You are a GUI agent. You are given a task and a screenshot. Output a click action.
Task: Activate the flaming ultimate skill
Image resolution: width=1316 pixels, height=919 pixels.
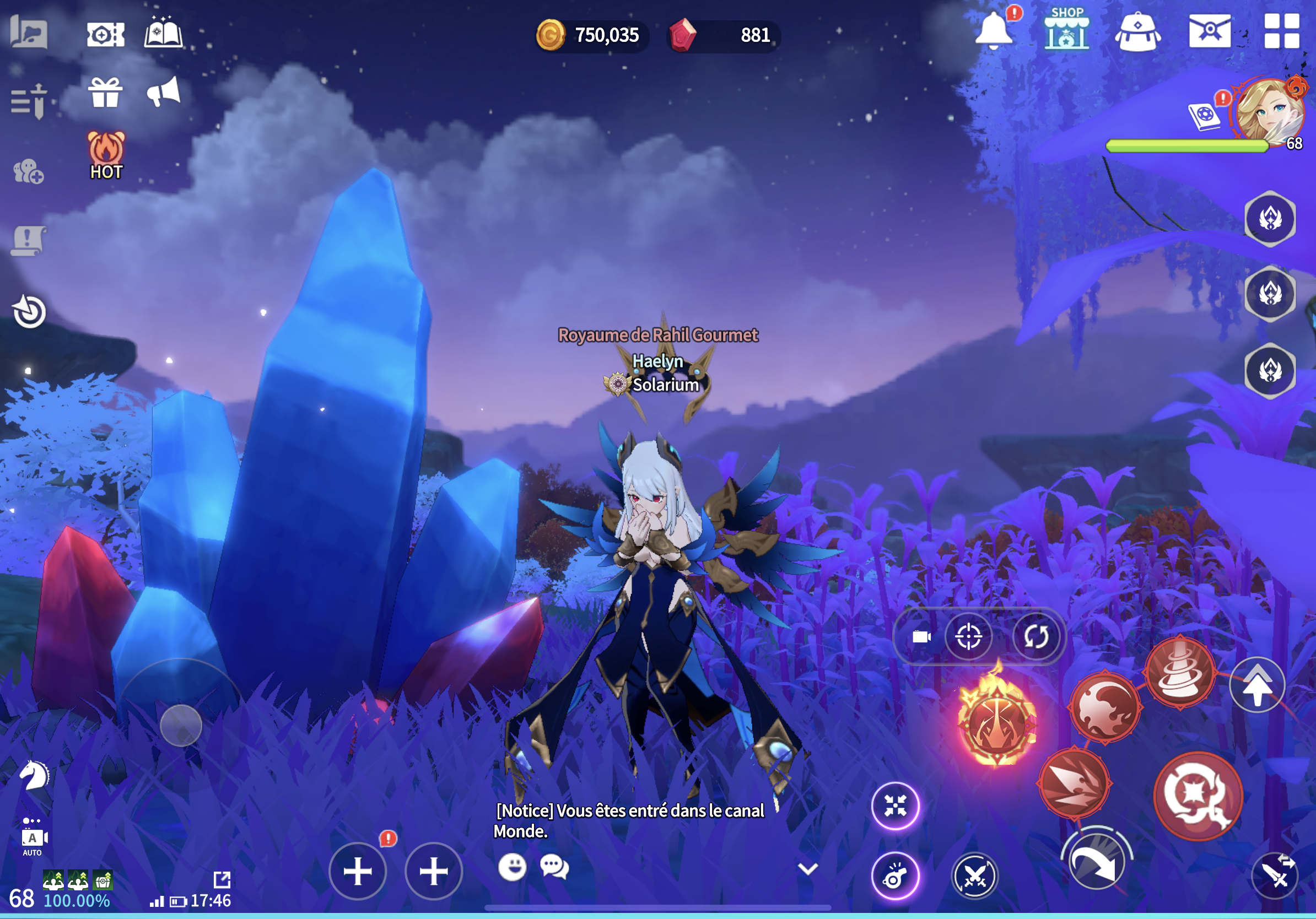tap(997, 724)
